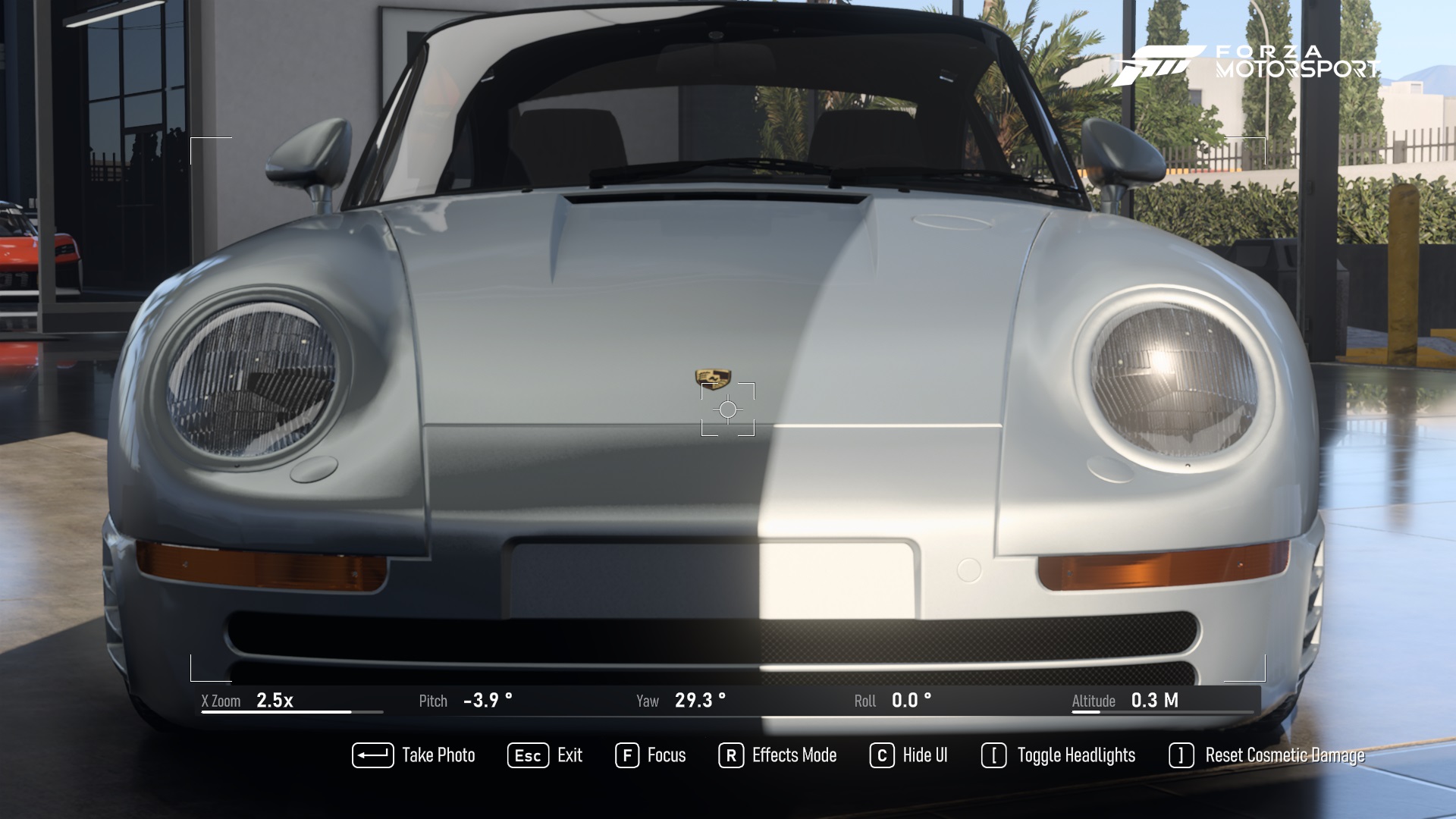Click the right-bracket icon for Reset Cosmetic Damage
Image resolution: width=1456 pixels, height=819 pixels.
click(x=1180, y=755)
